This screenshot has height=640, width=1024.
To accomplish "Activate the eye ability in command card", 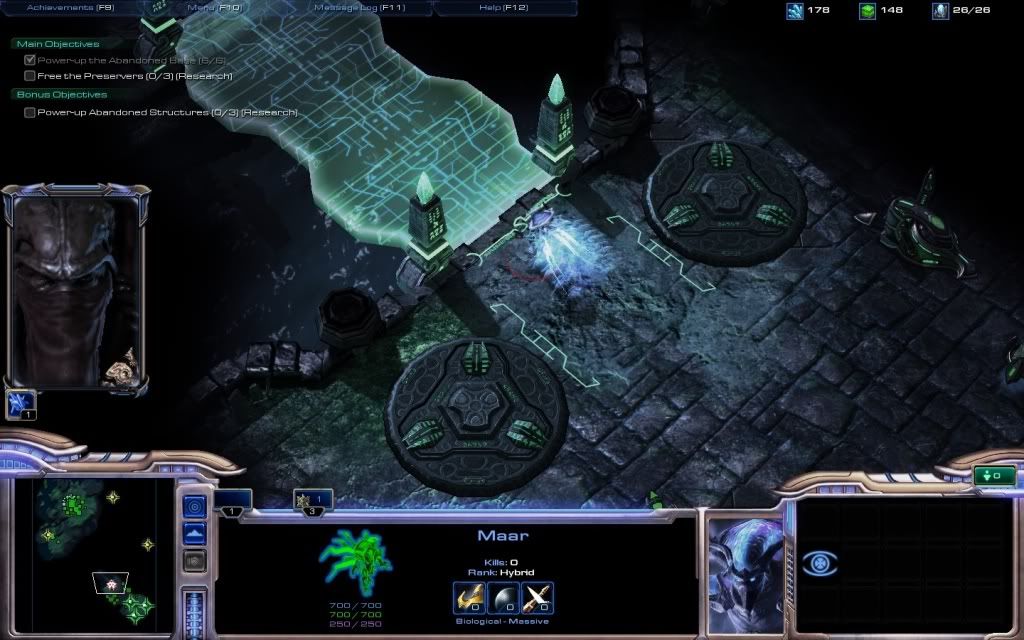I will point(819,565).
